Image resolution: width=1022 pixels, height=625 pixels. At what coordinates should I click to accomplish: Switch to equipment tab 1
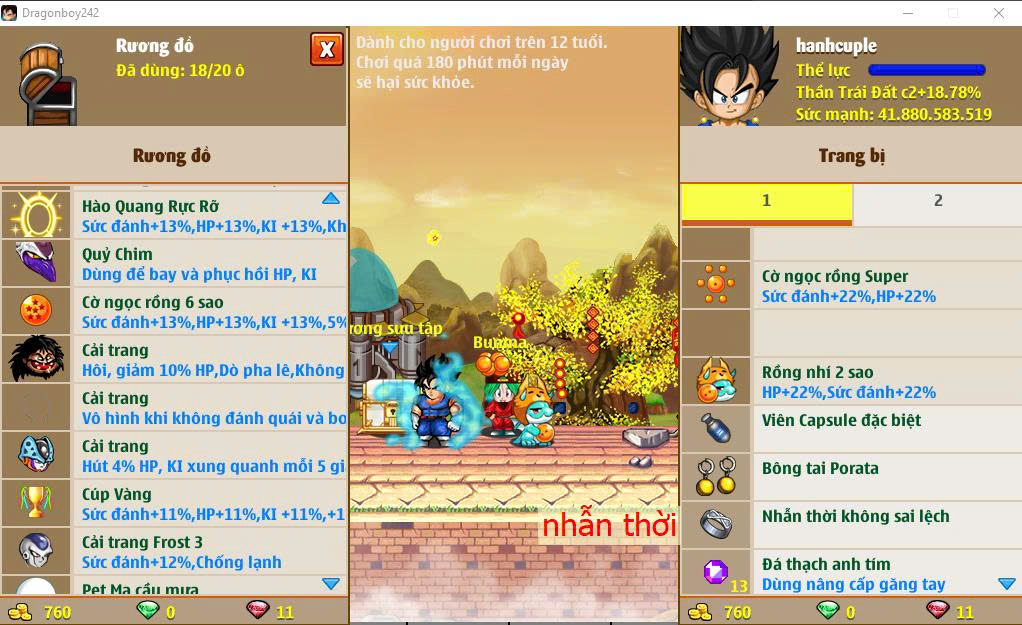click(x=766, y=201)
